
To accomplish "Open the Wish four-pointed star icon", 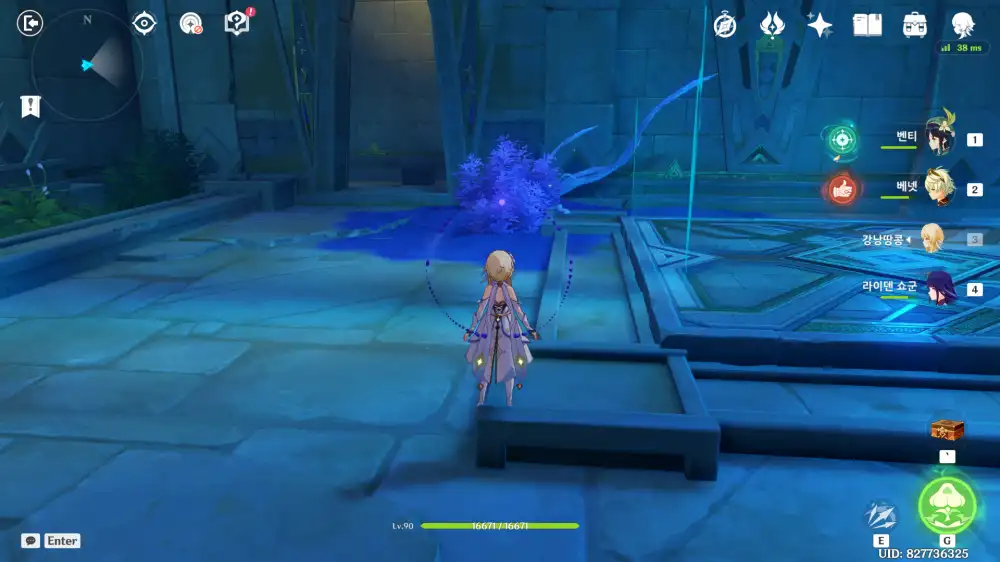I will point(820,26).
